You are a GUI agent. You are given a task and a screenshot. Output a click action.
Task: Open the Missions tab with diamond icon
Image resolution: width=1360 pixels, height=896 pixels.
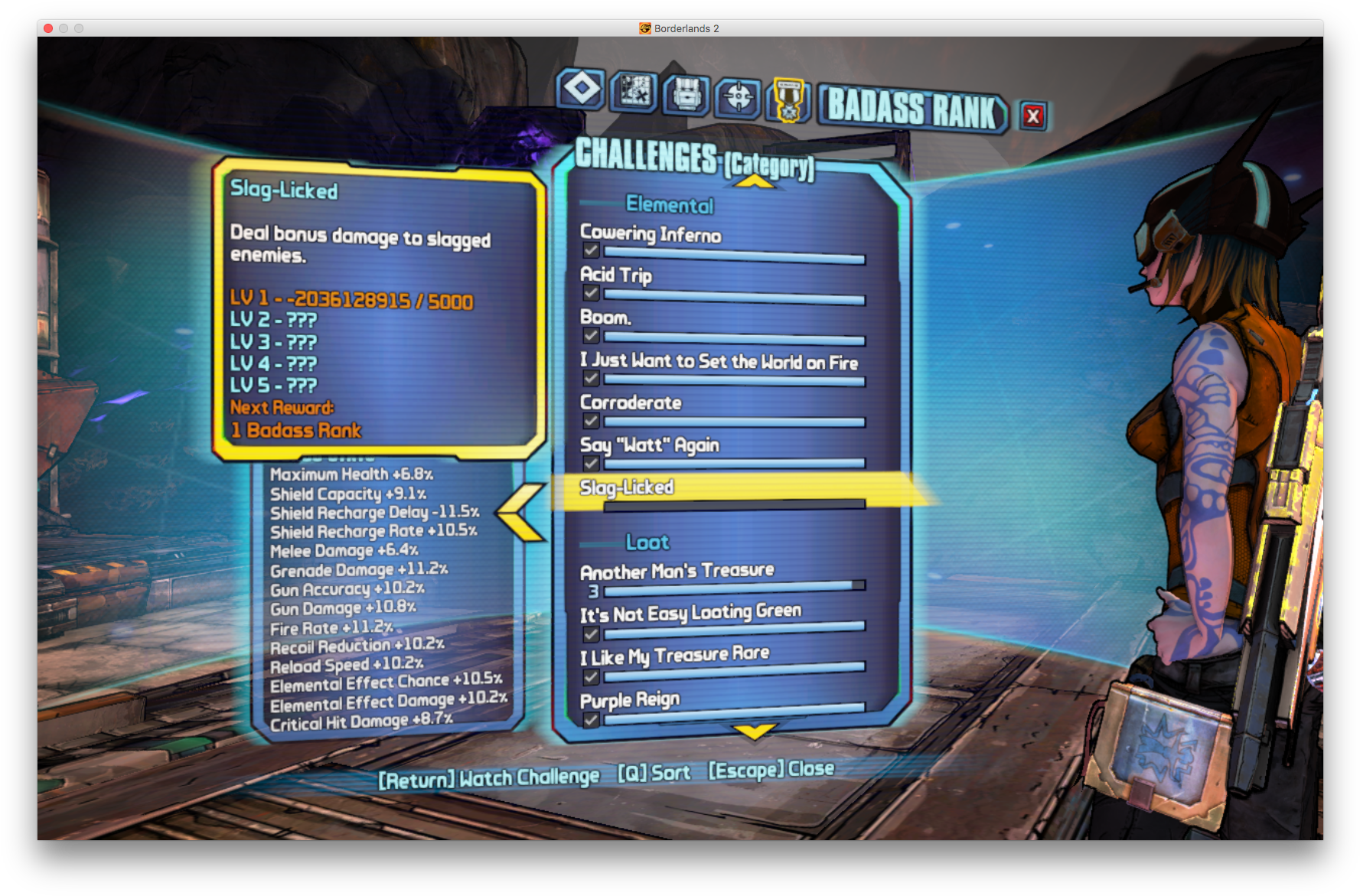[x=582, y=90]
